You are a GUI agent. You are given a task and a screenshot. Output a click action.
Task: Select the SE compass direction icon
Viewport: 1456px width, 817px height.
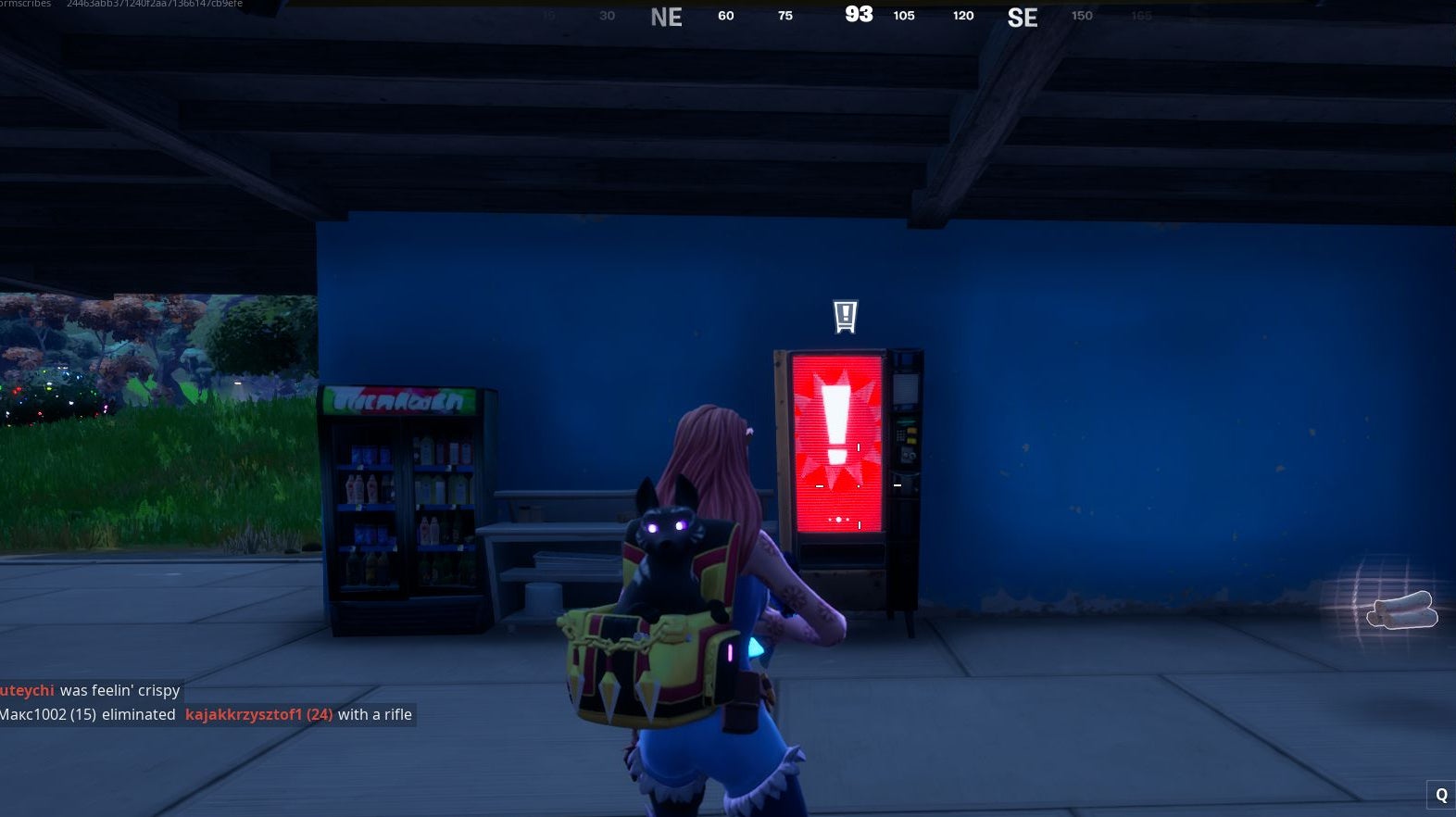pos(1023,17)
